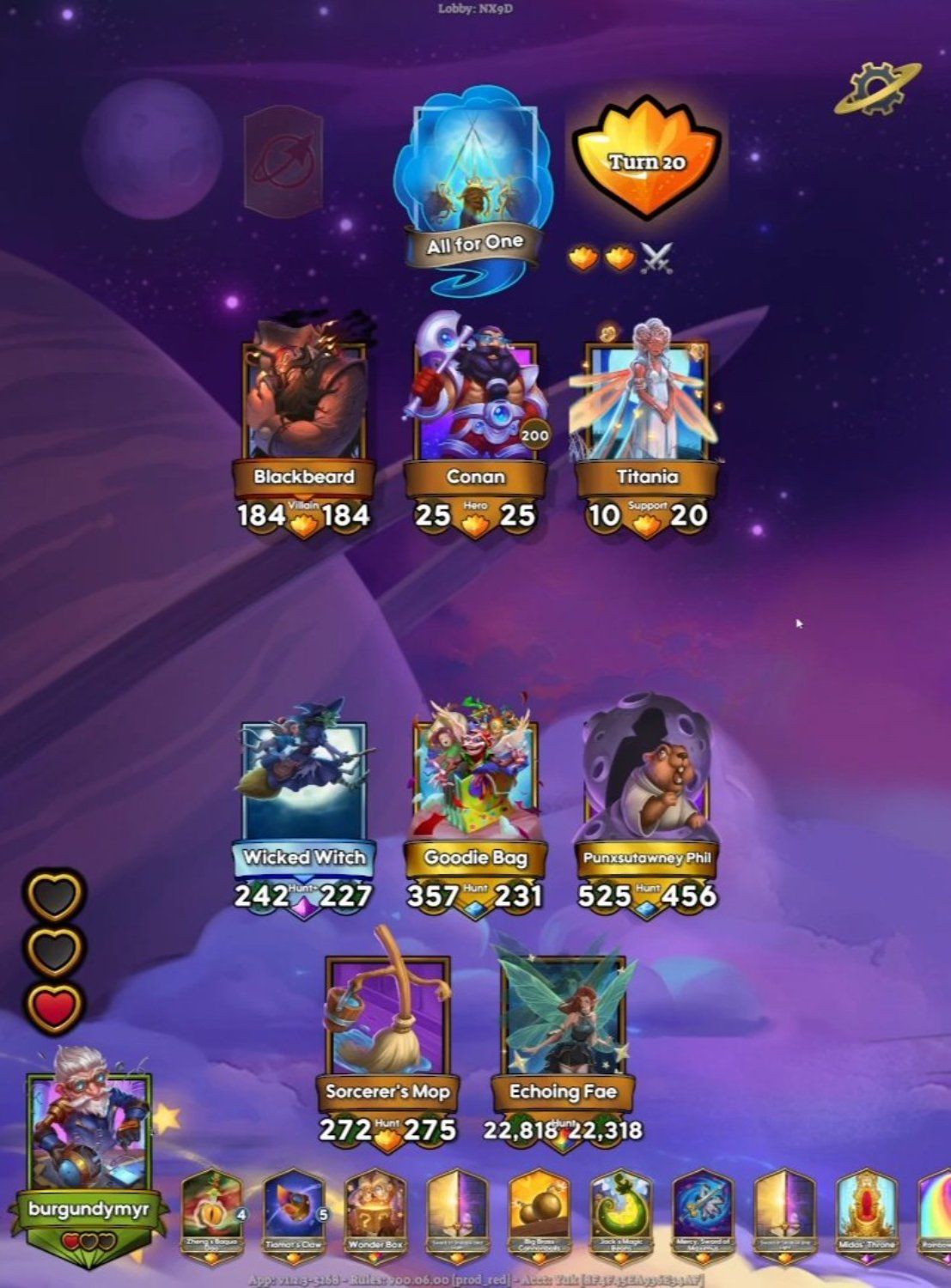Click the faded red planet card icon
Image resolution: width=951 pixels, height=1288 pixels.
pos(283,161)
